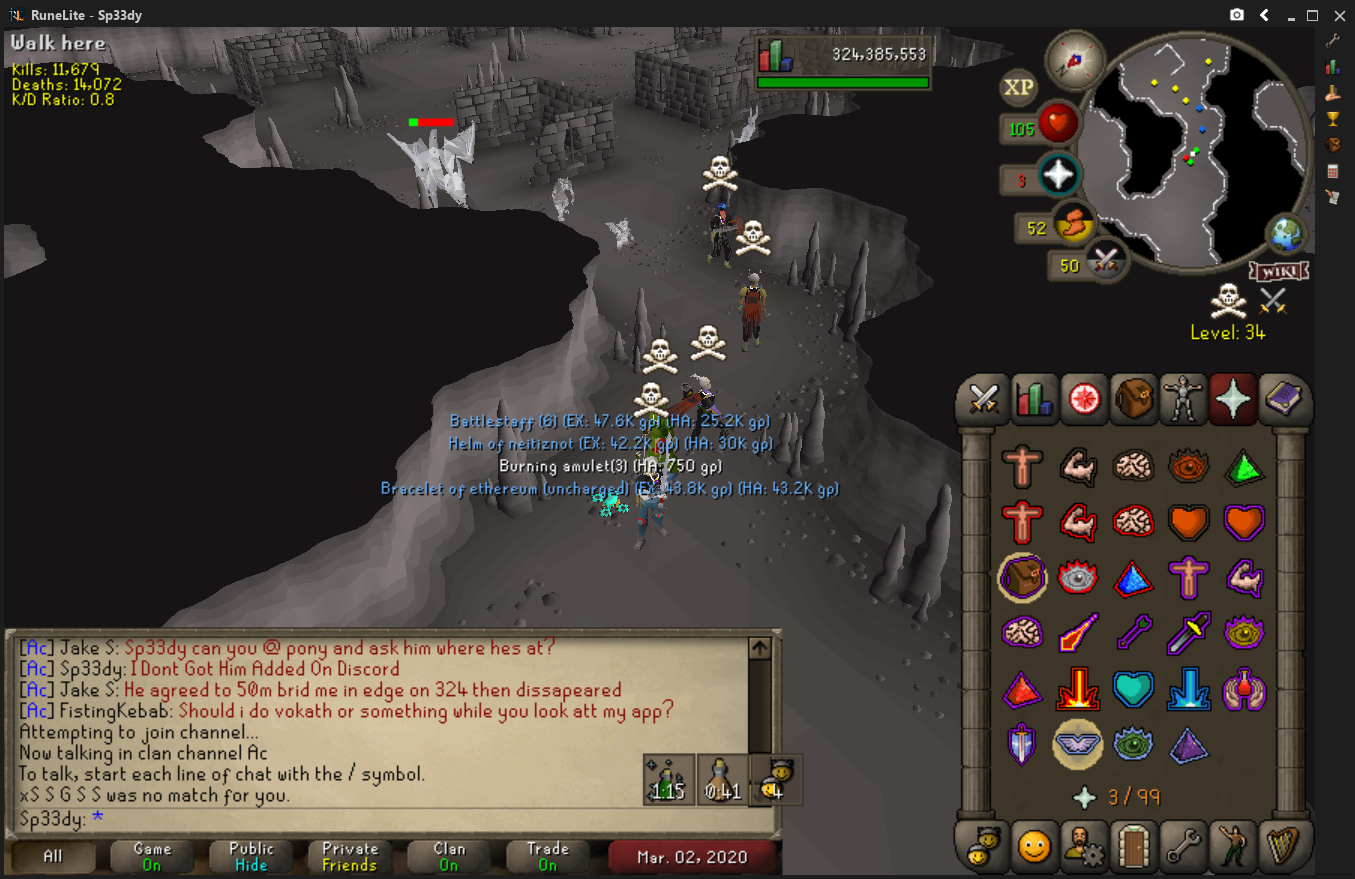Toggle run using the energy orb
Image resolution: width=1355 pixels, height=879 pixels.
coord(1073,225)
